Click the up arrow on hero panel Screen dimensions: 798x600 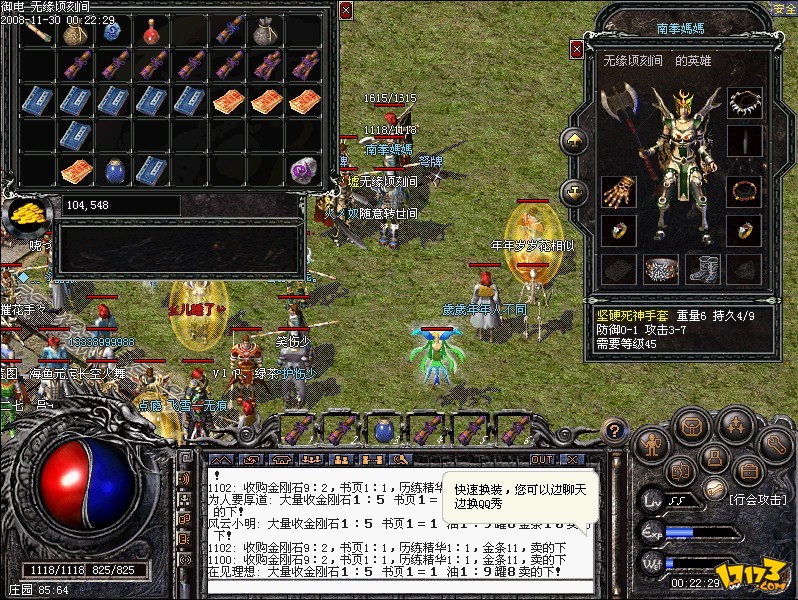[x=574, y=143]
